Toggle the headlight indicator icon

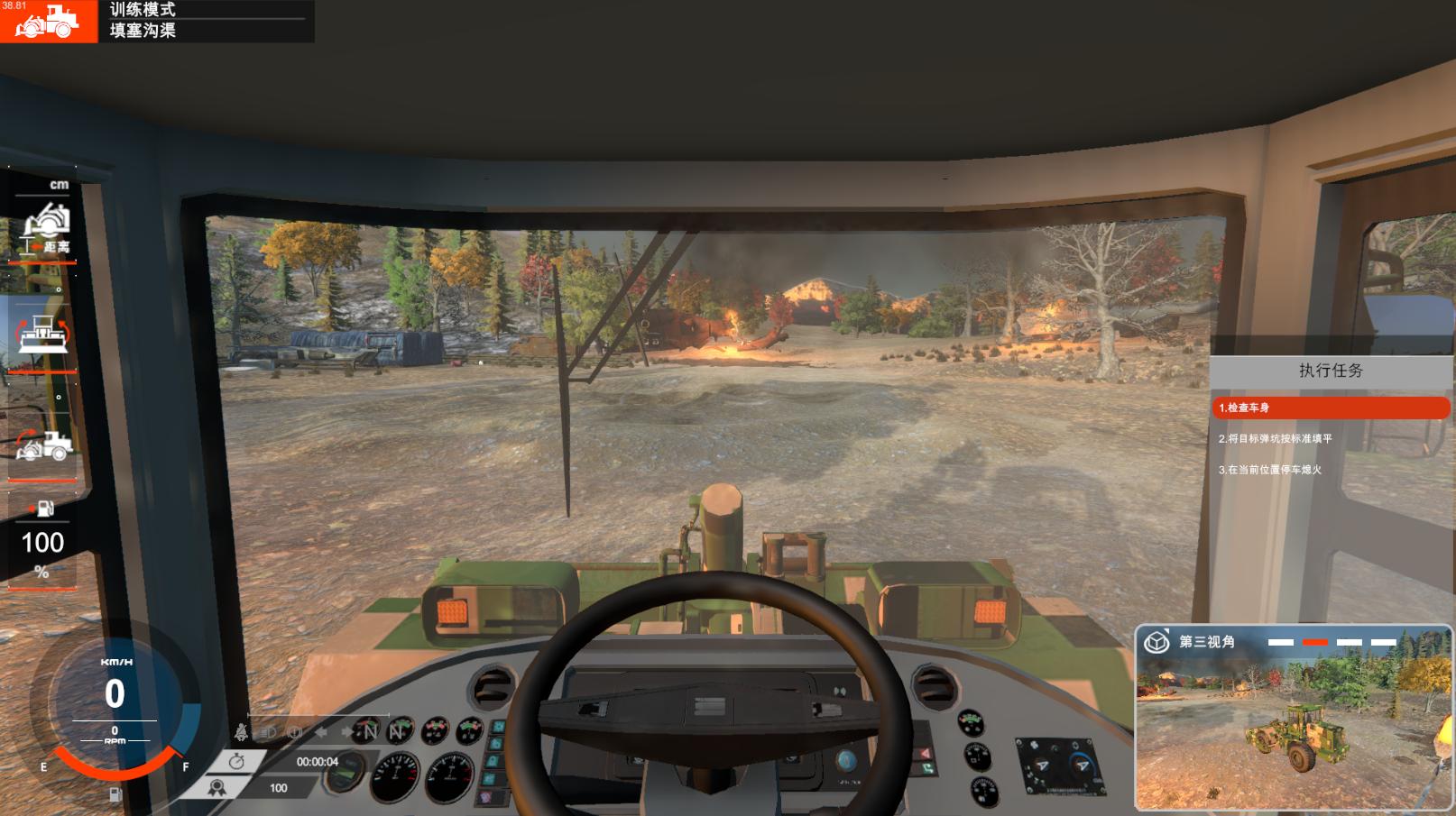[268, 732]
